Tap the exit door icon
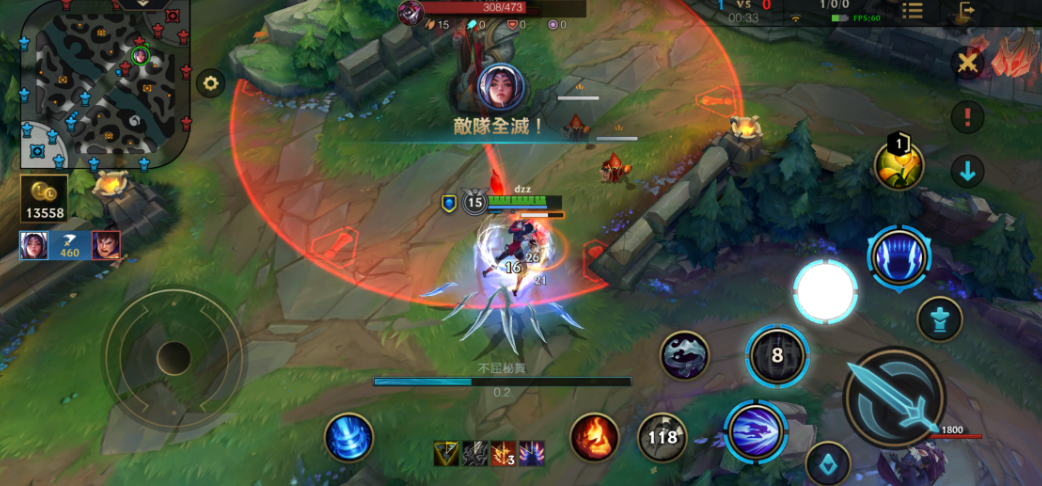Viewport: 1042px width, 486px height. click(x=965, y=11)
